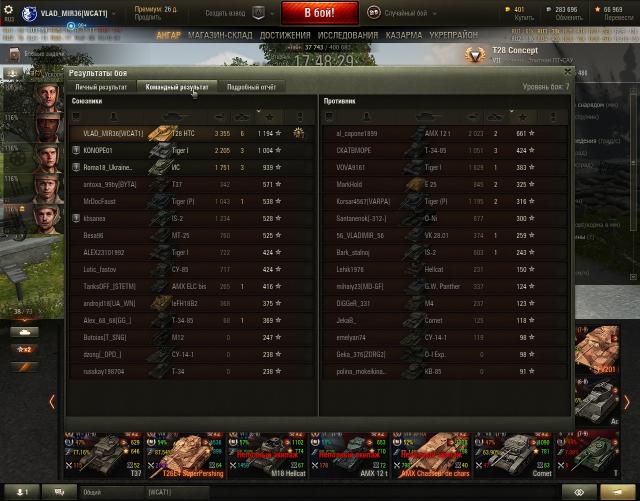Open the "УКРЕПРАЙОН" menu

[454, 35]
